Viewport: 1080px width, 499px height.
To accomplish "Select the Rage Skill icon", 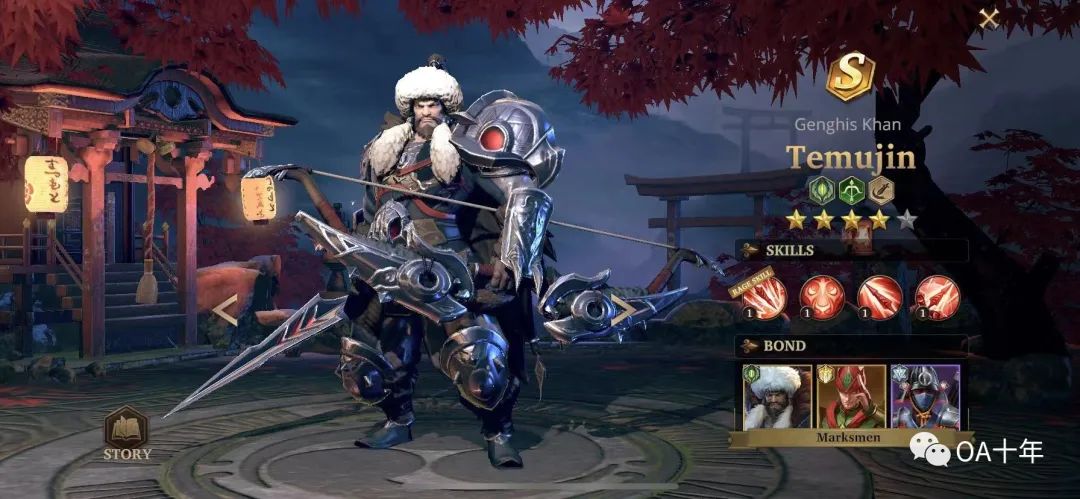I will 765,297.
